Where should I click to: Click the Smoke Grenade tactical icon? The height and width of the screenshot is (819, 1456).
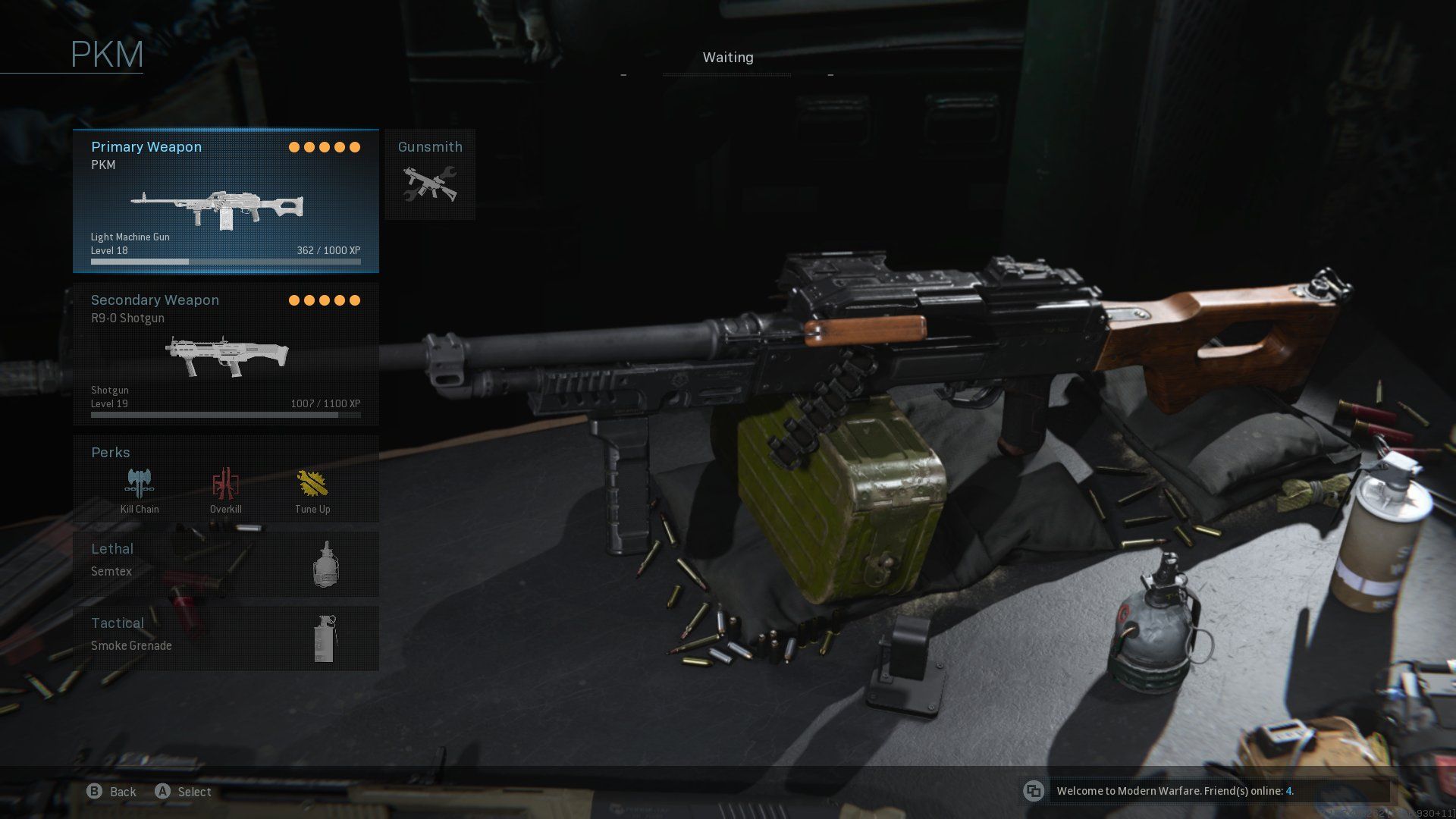(x=326, y=637)
